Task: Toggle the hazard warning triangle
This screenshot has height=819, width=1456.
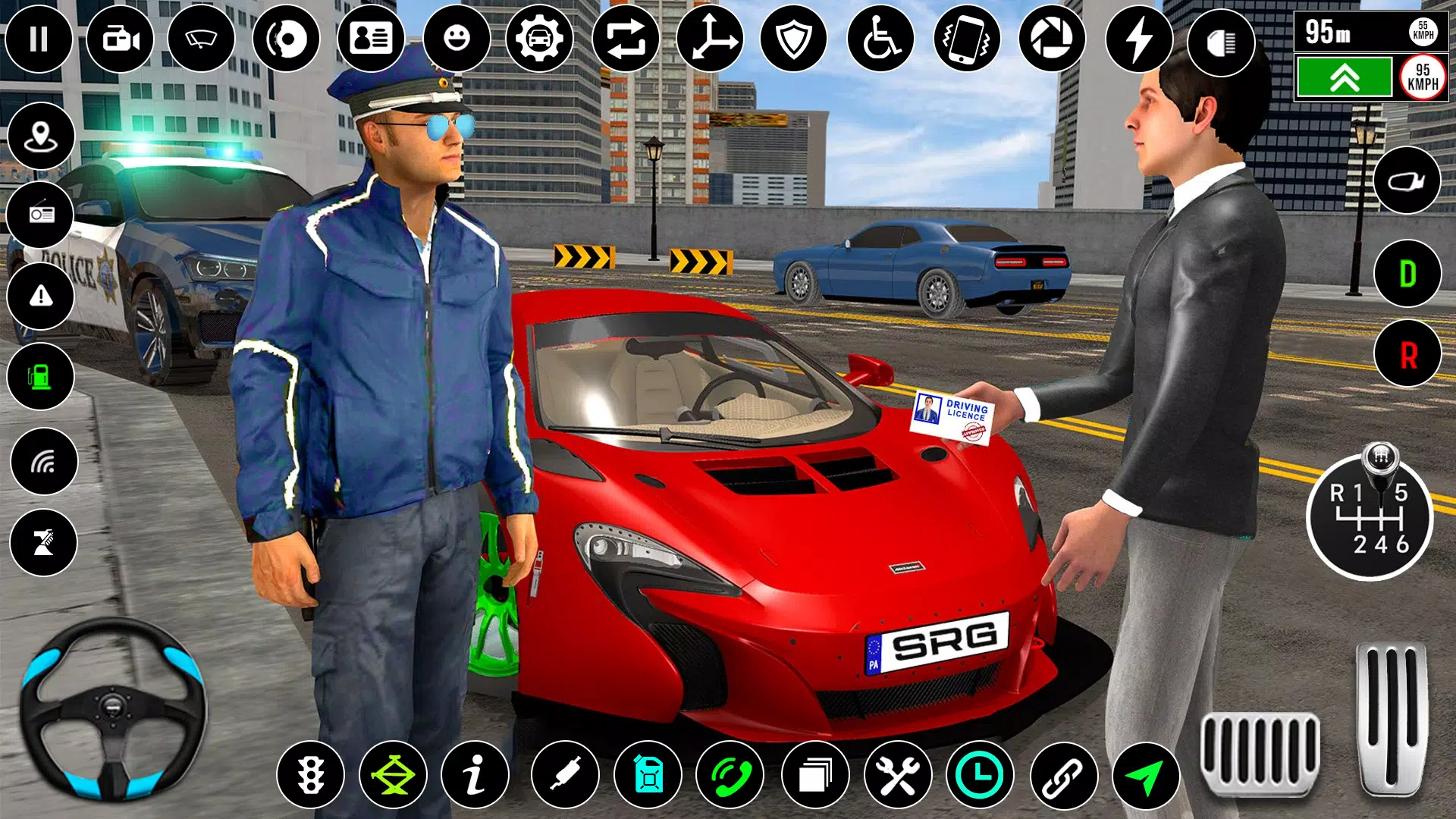Action: [41, 296]
